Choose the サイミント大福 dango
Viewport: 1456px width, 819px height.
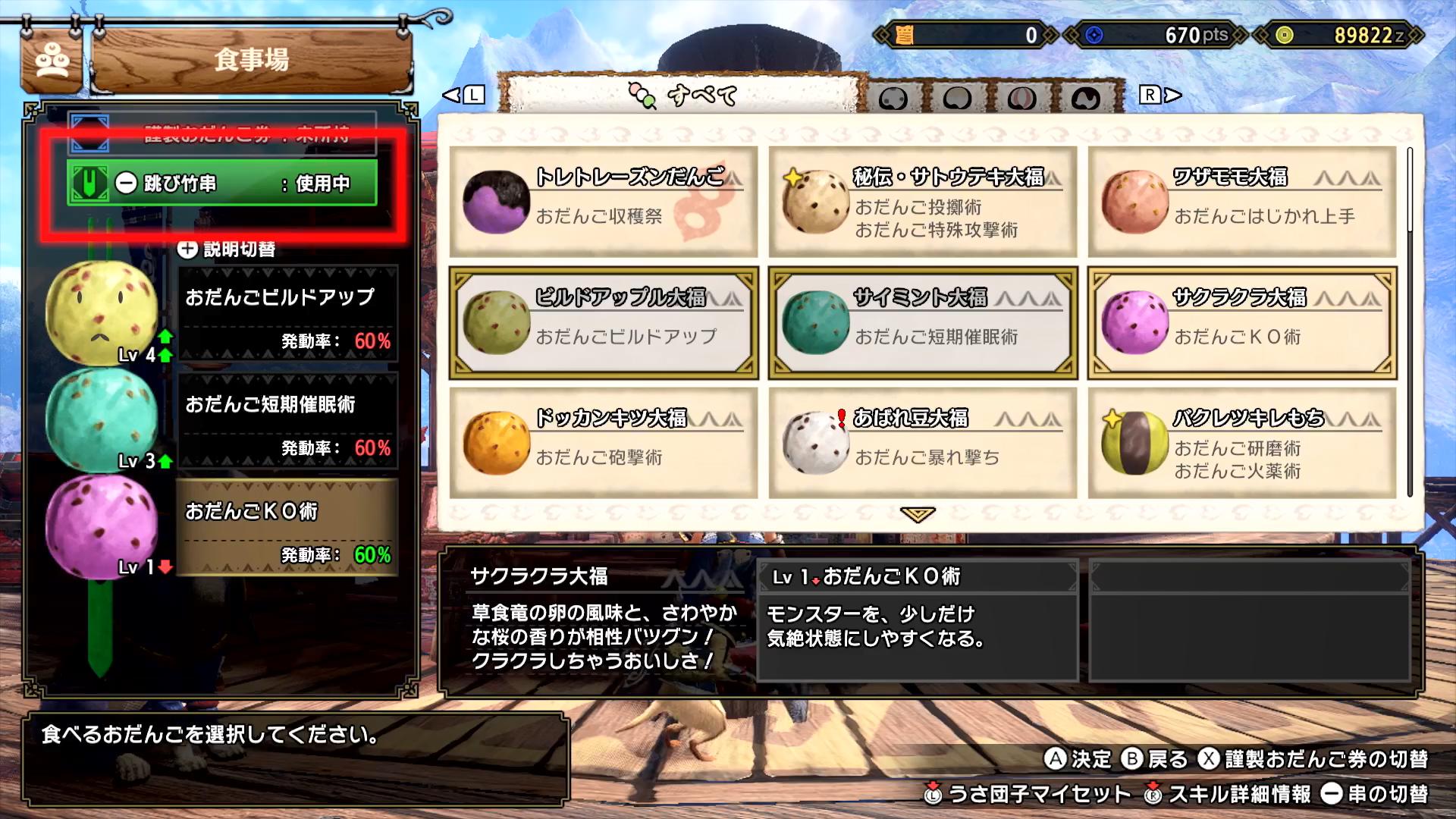tap(922, 322)
